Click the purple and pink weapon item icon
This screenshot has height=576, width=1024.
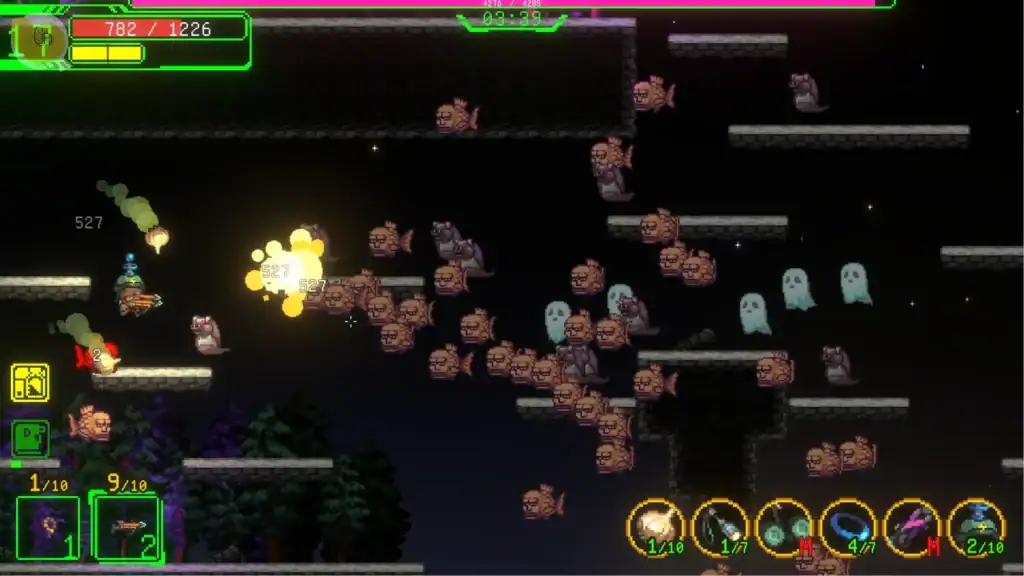click(912, 527)
